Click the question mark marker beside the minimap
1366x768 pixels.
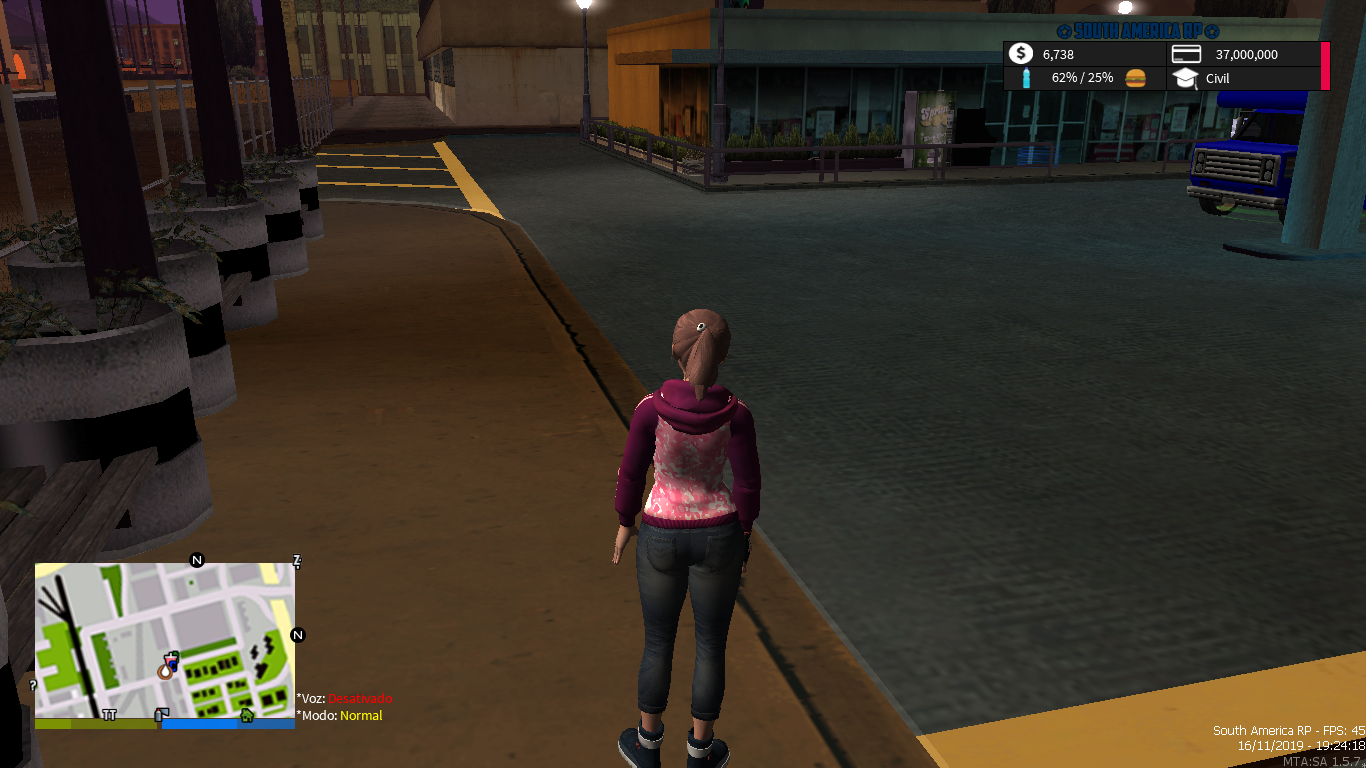[31, 685]
